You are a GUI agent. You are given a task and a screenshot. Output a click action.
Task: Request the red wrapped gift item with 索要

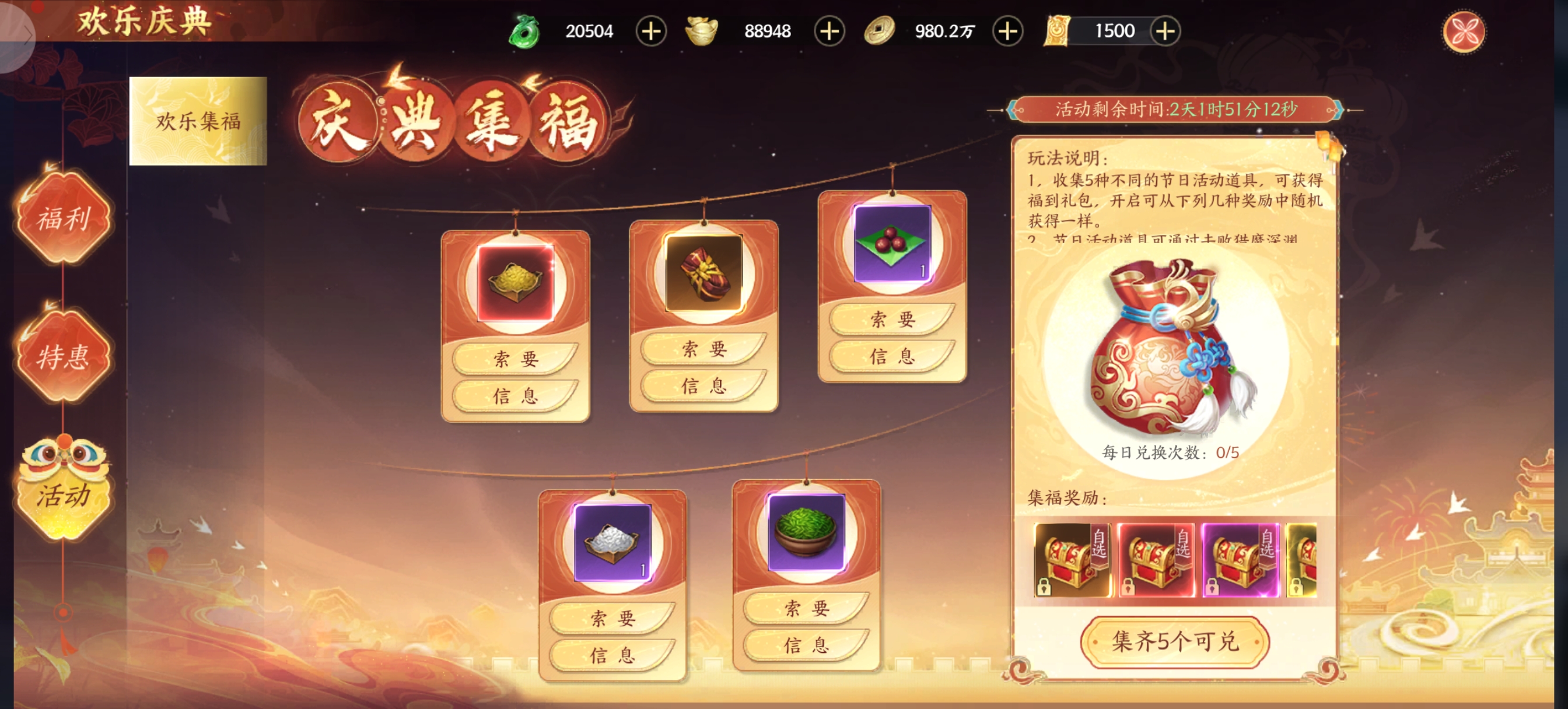(703, 348)
